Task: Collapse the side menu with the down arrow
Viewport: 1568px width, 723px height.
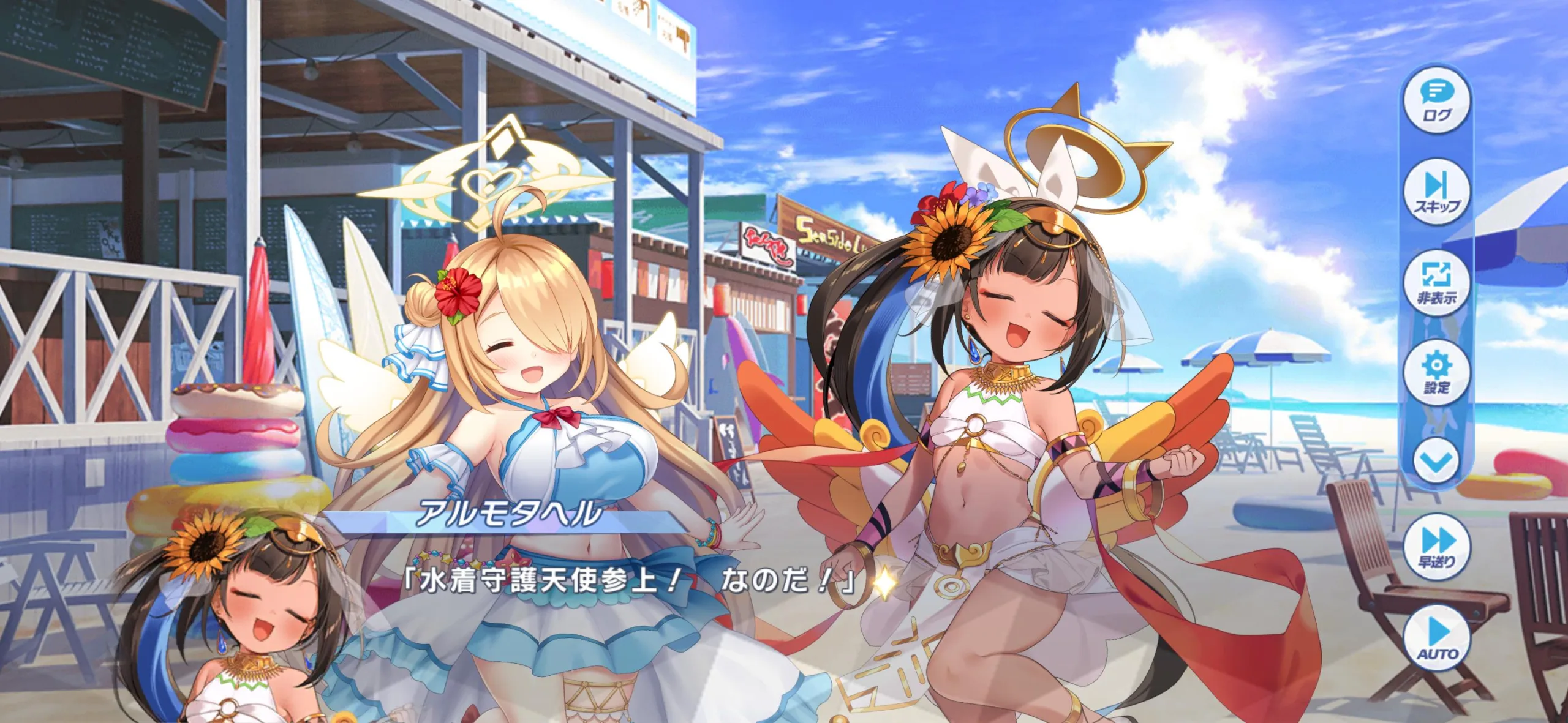Action: pos(1436,462)
